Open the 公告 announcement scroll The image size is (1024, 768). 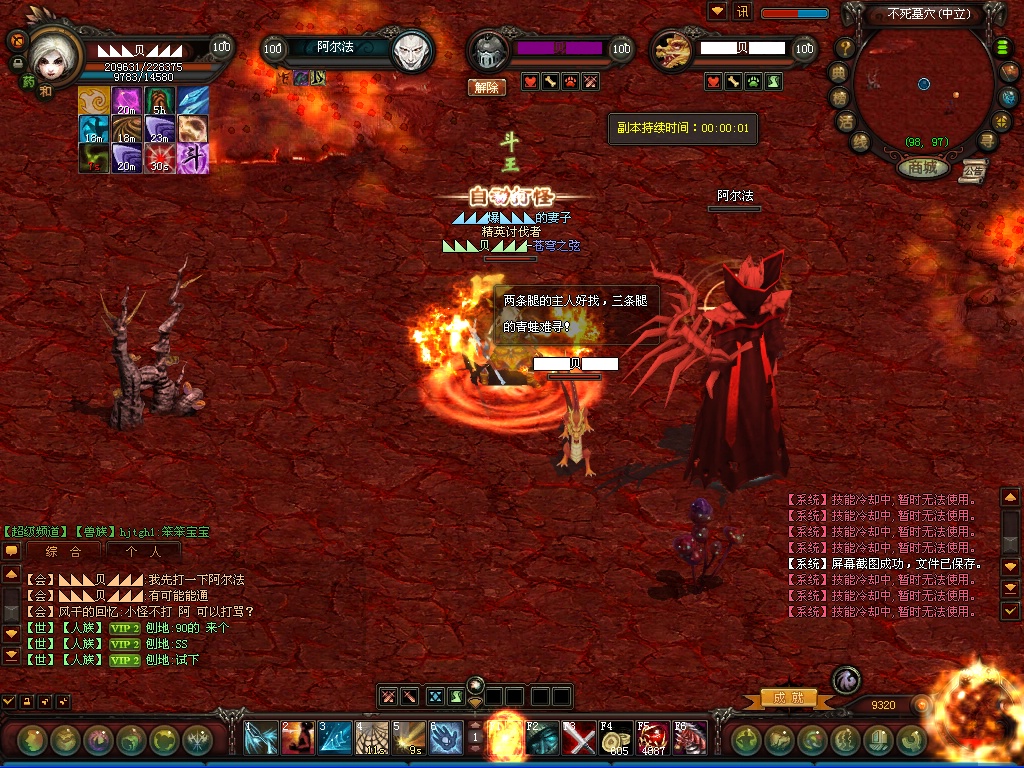[x=972, y=172]
